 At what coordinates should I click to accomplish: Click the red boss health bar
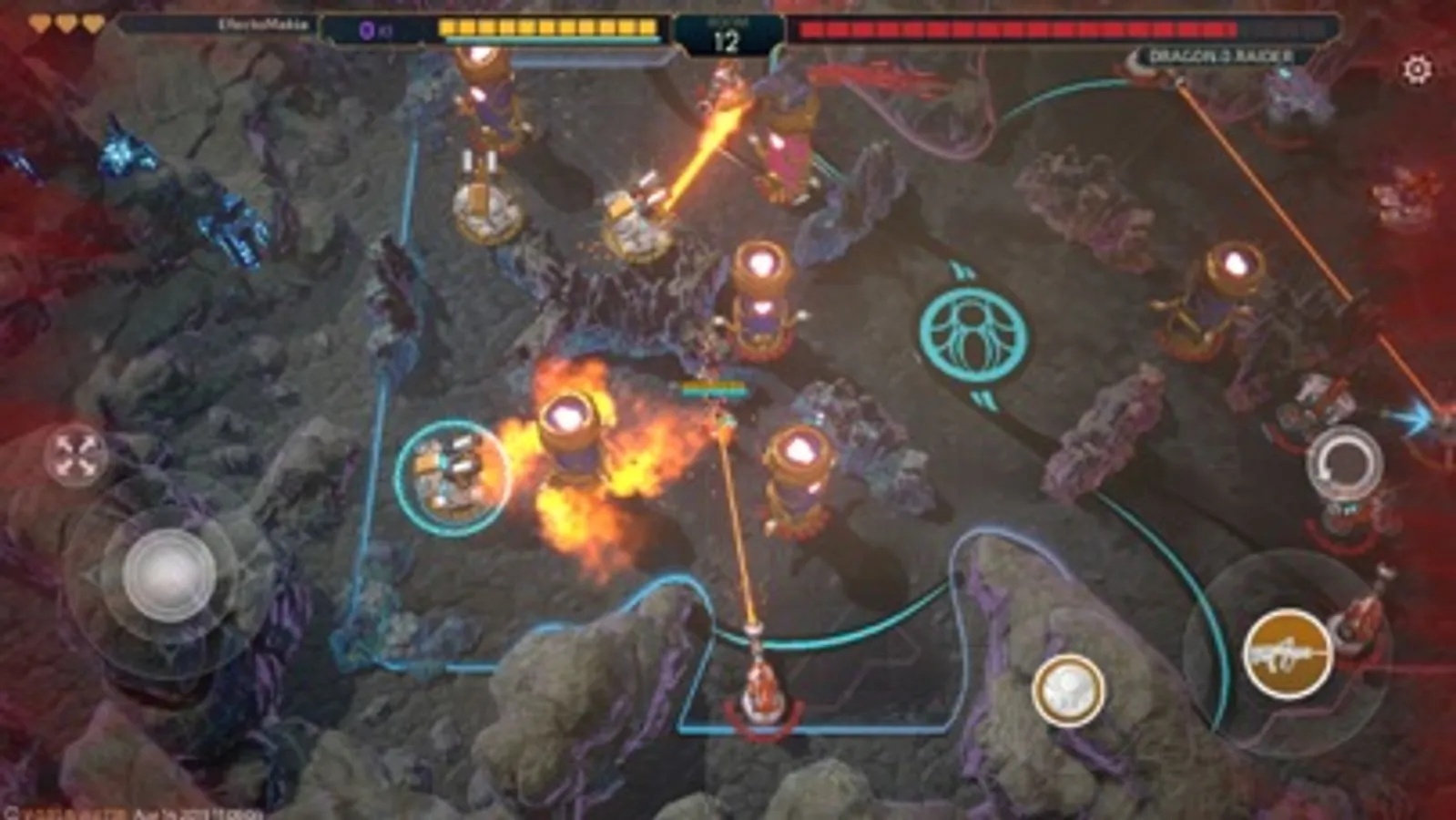(x=1047, y=30)
